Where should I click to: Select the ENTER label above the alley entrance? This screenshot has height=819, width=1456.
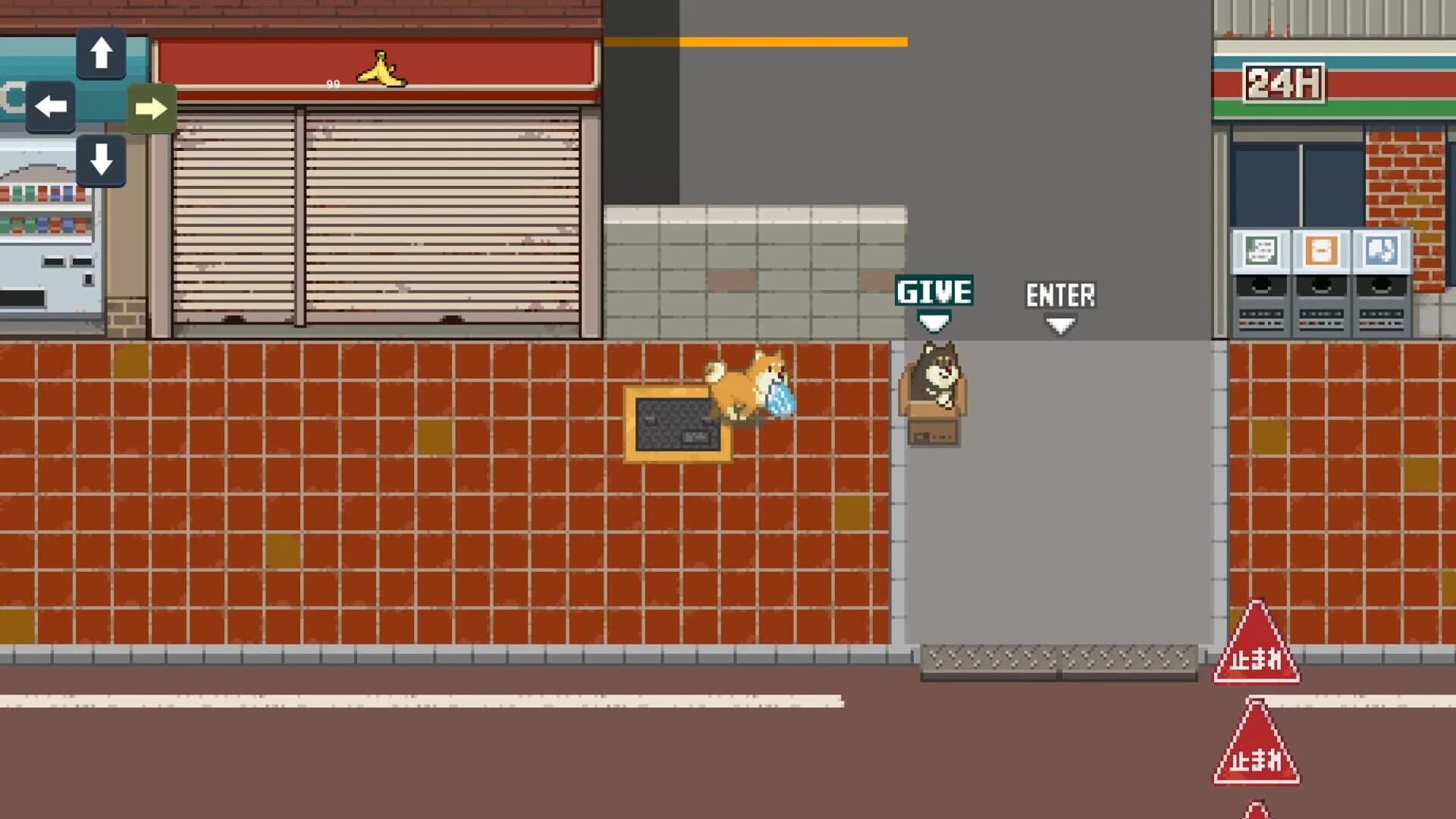pos(1061,294)
